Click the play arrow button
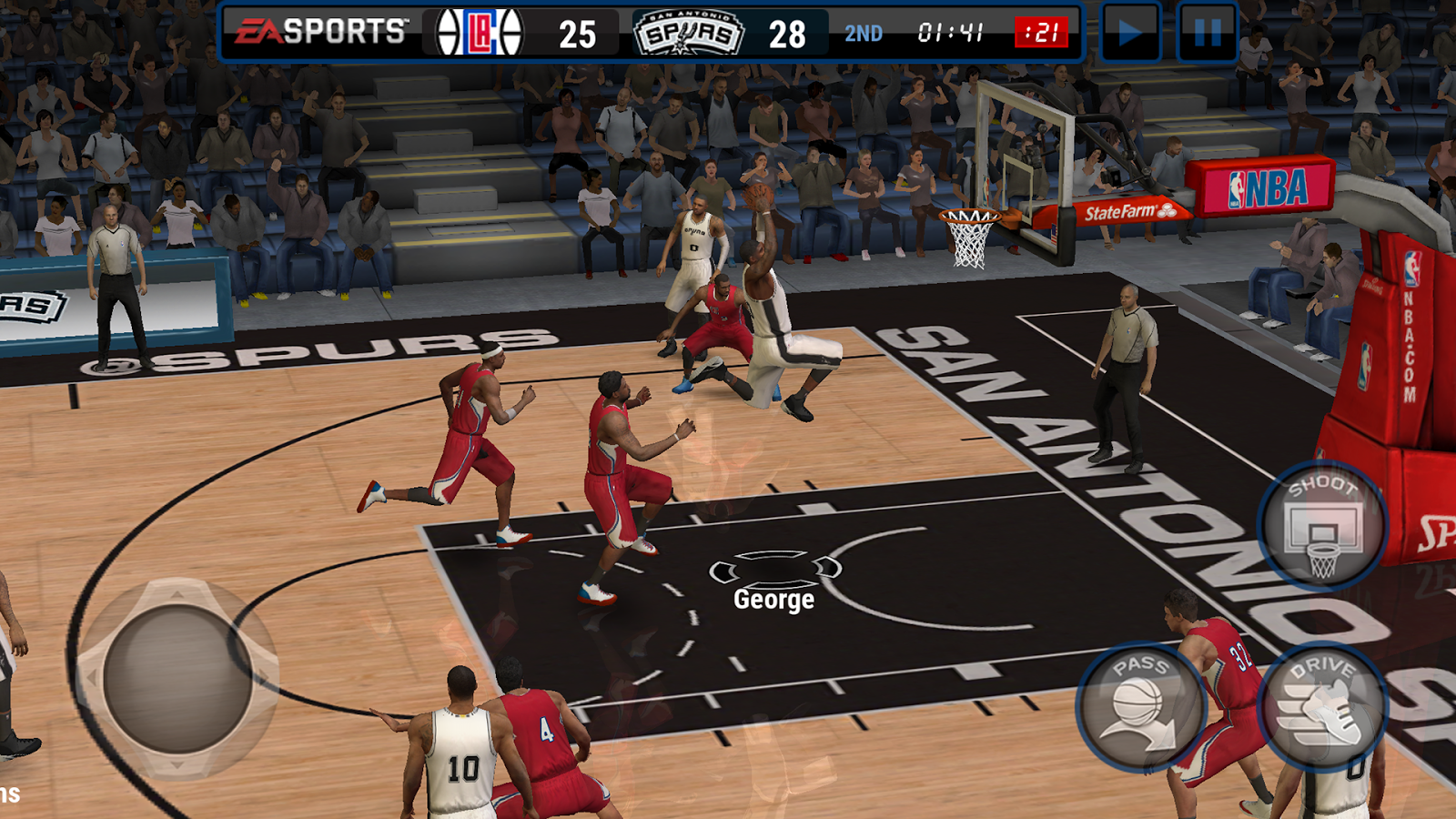Viewport: 1456px width, 819px height. [x=1130, y=34]
